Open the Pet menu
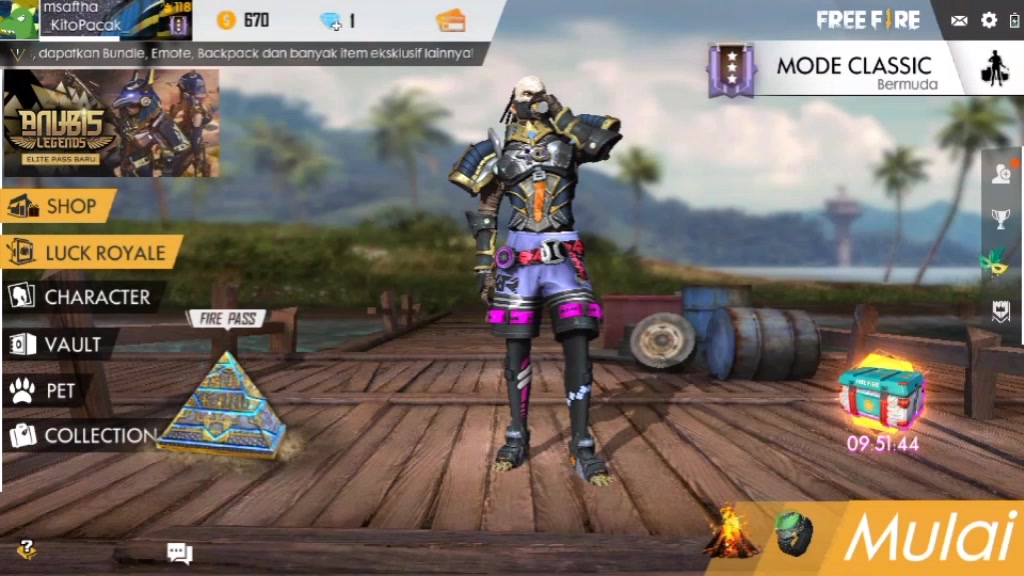Image resolution: width=1024 pixels, height=576 pixels. click(x=48, y=390)
